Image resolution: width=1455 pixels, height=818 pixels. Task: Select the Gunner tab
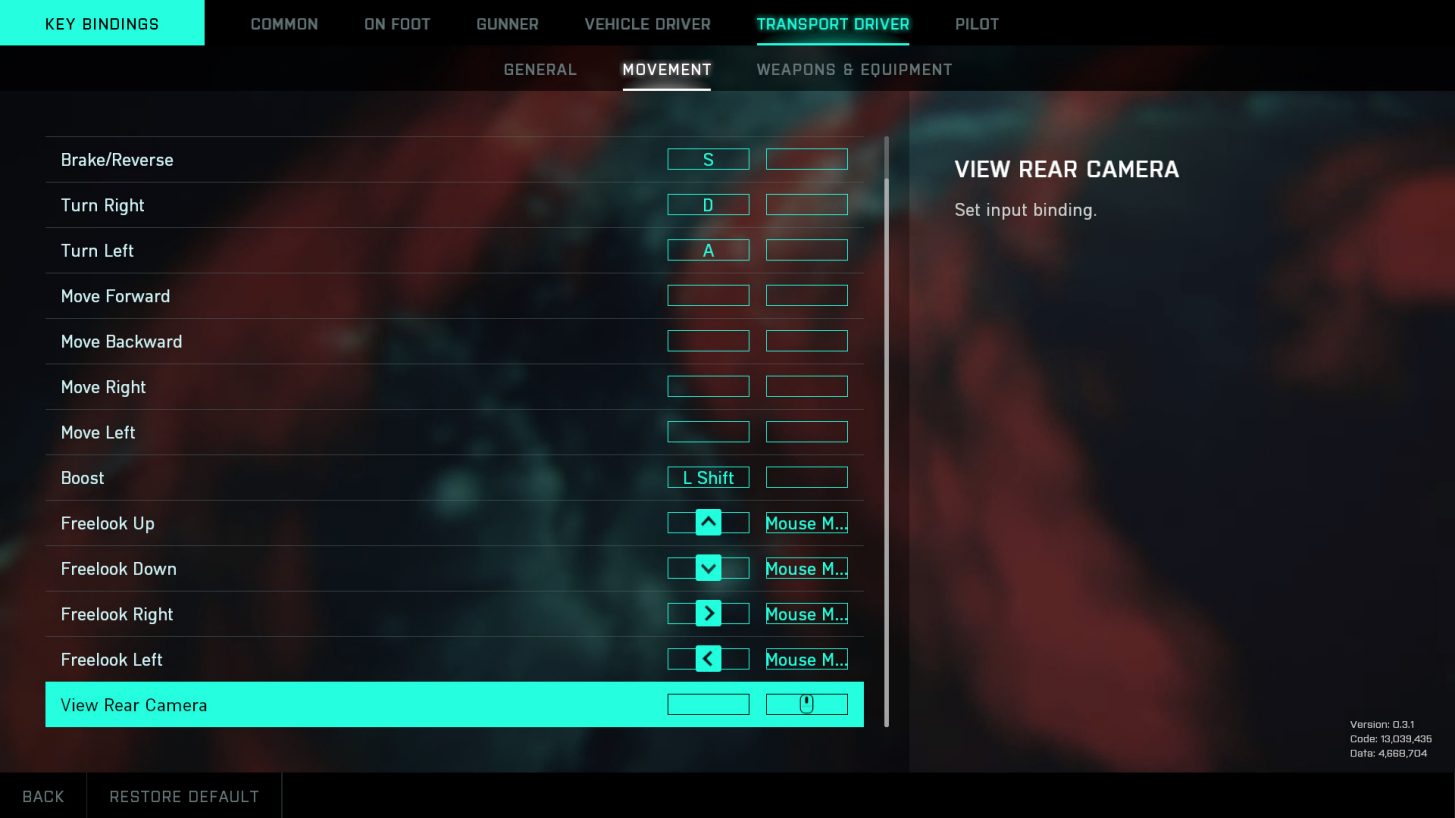coord(507,24)
